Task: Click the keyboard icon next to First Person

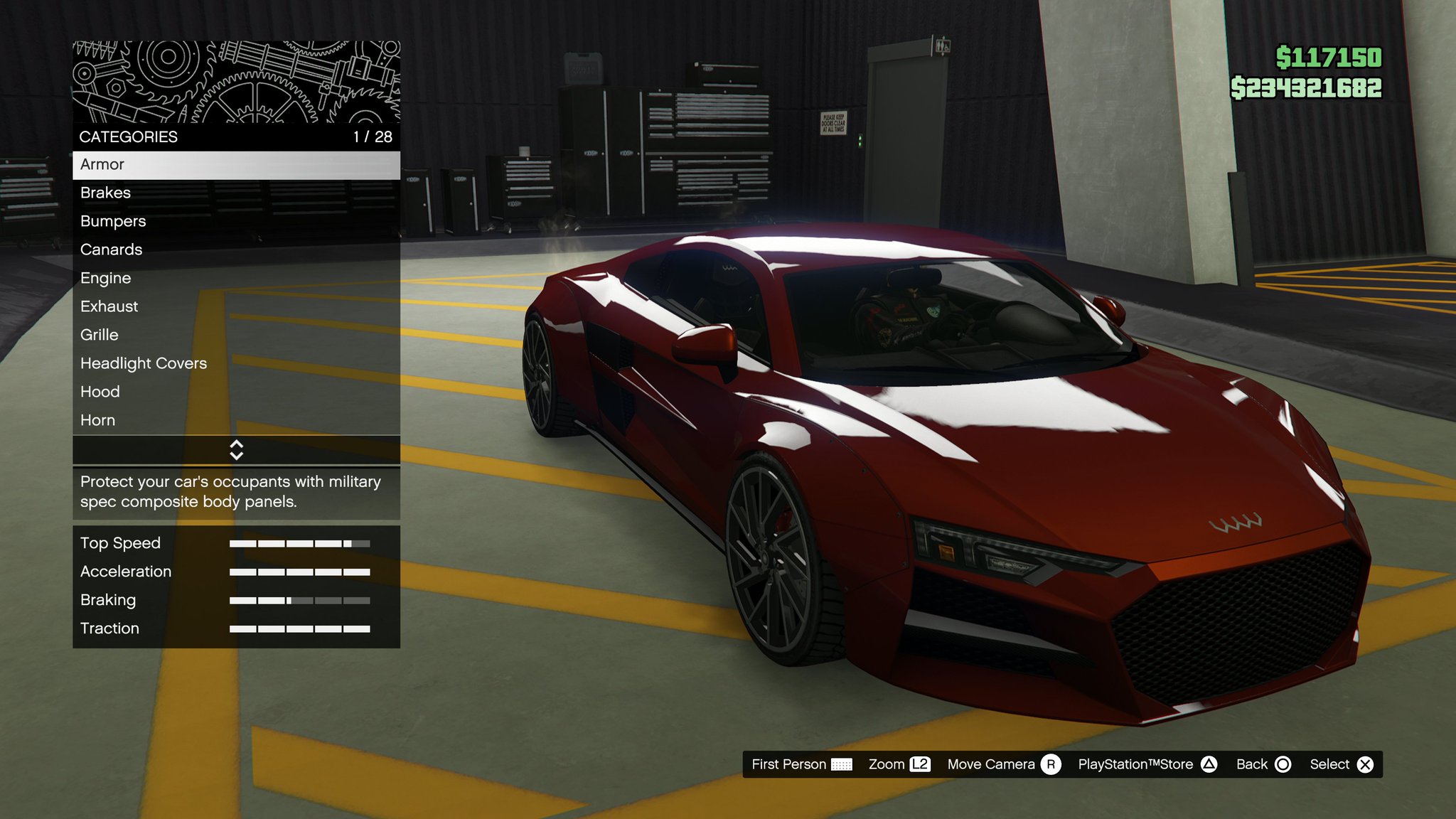Action: (x=841, y=764)
